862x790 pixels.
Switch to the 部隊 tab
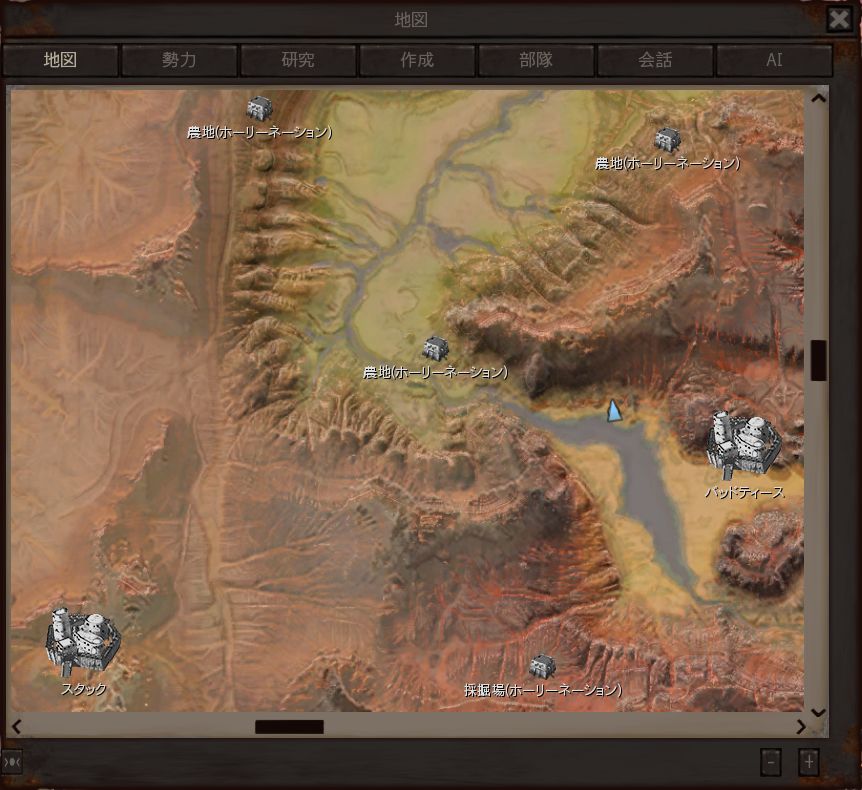click(x=536, y=60)
